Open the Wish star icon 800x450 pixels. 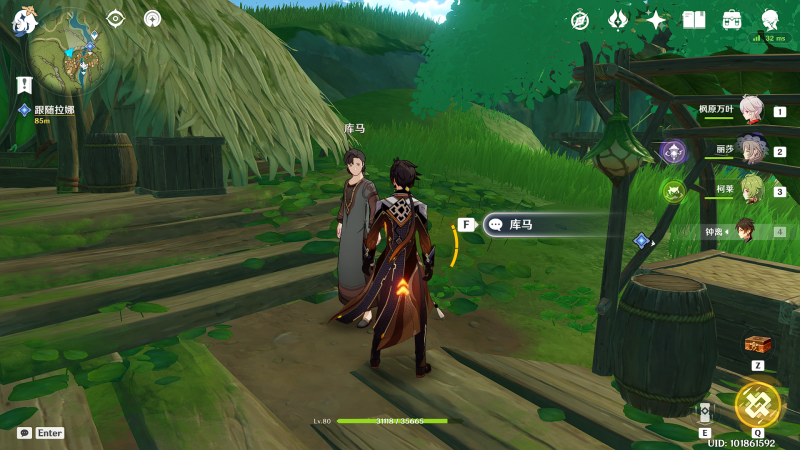[656, 20]
